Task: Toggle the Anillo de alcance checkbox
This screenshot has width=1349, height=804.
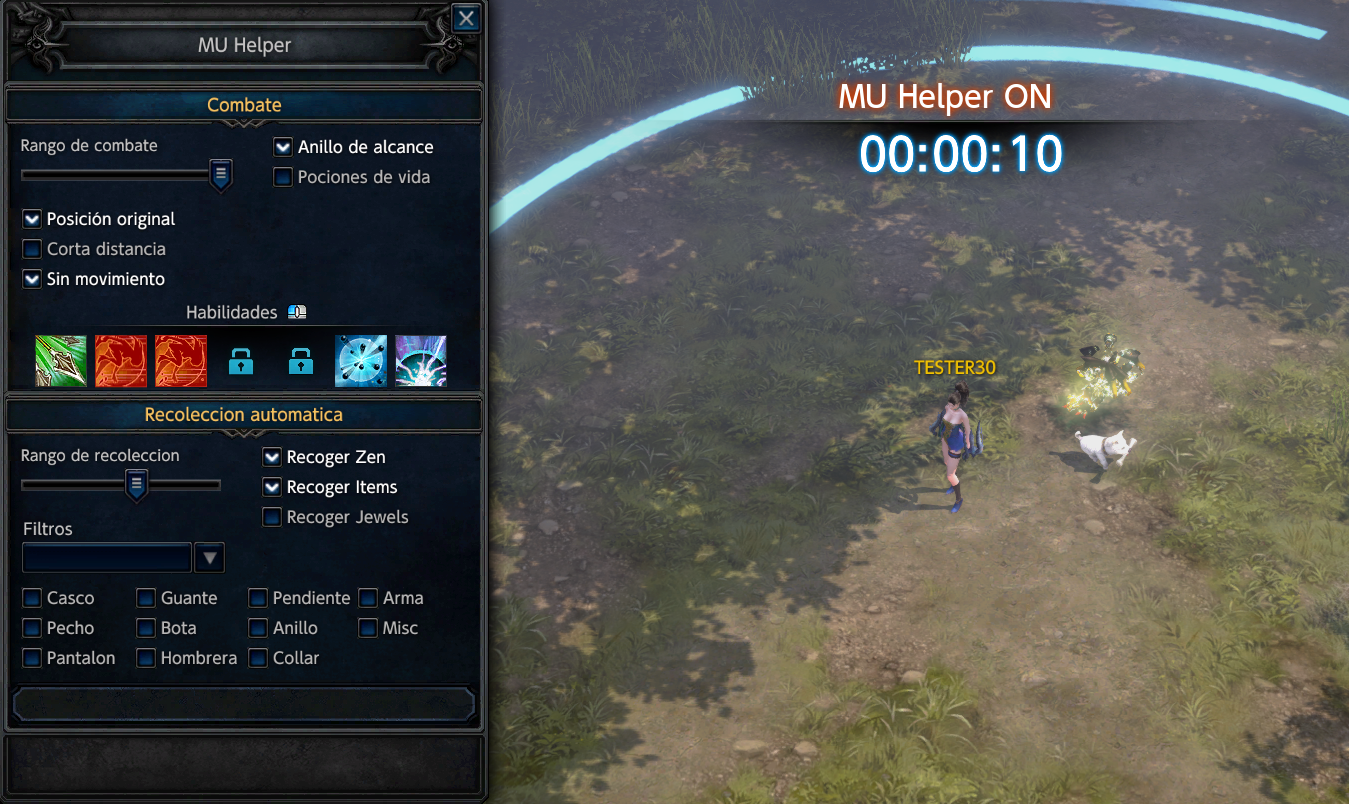Action: coord(283,147)
